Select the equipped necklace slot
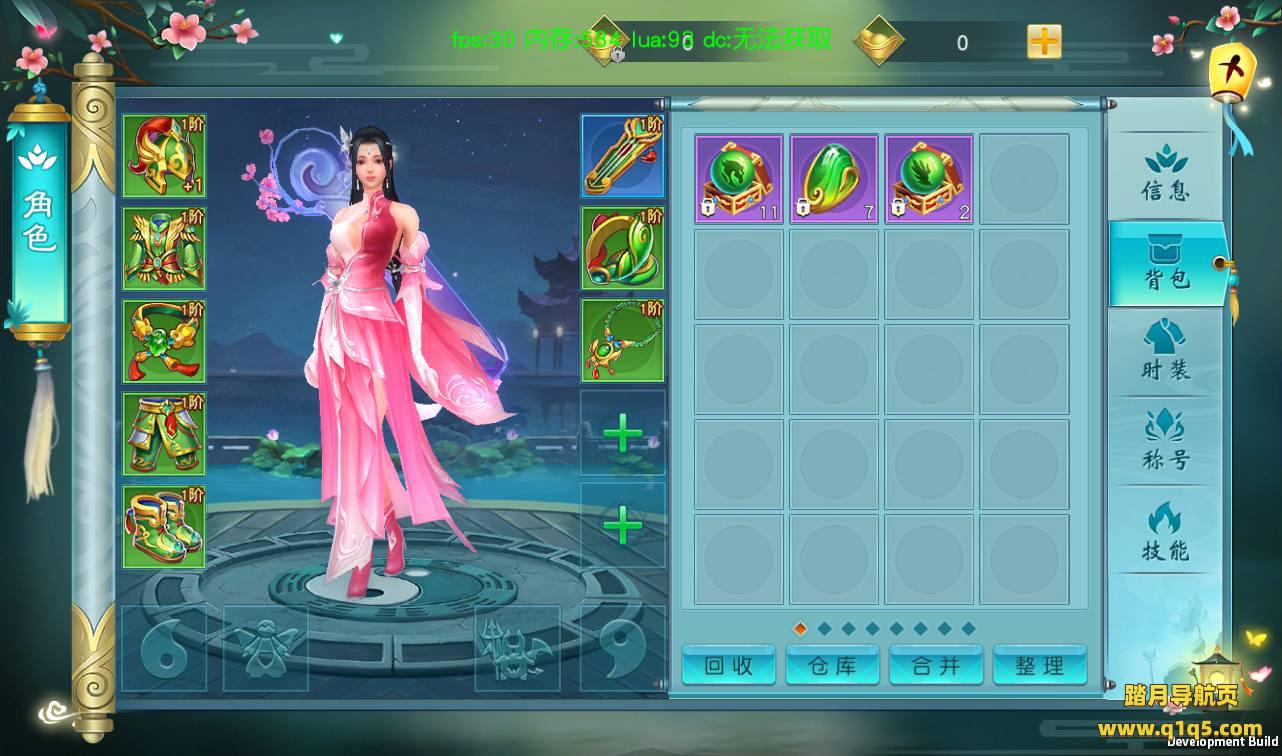 pyautogui.click(x=623, y=341)
